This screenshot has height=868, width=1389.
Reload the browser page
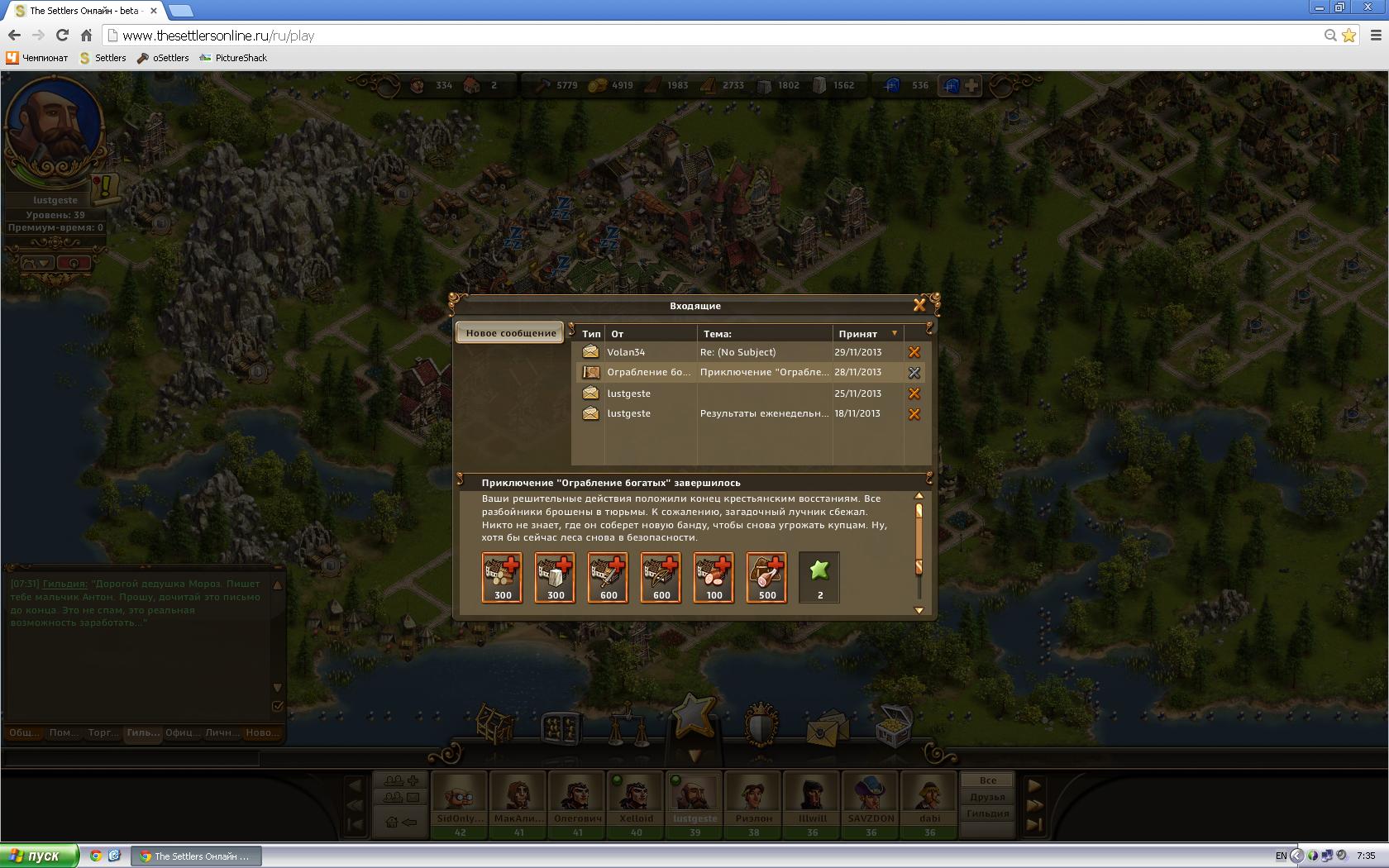pyautogui.click(x=62, y=36)
